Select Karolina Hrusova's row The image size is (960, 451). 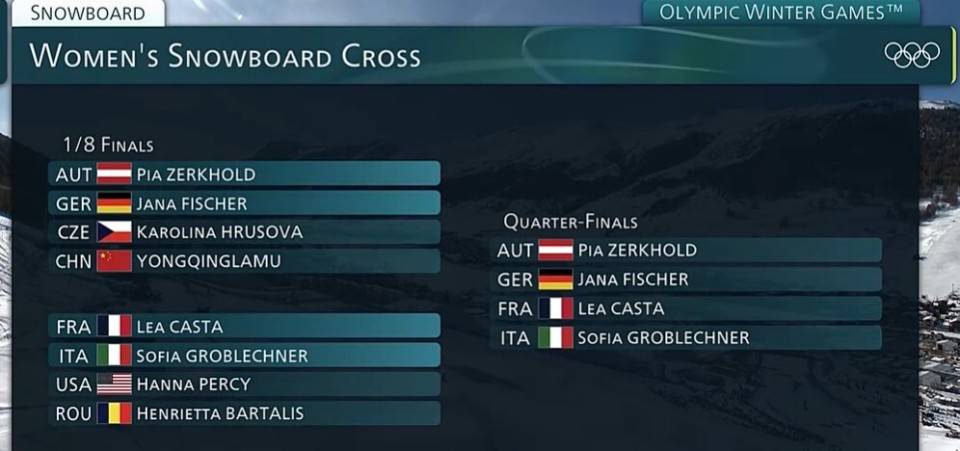click(x=244, y=232)
